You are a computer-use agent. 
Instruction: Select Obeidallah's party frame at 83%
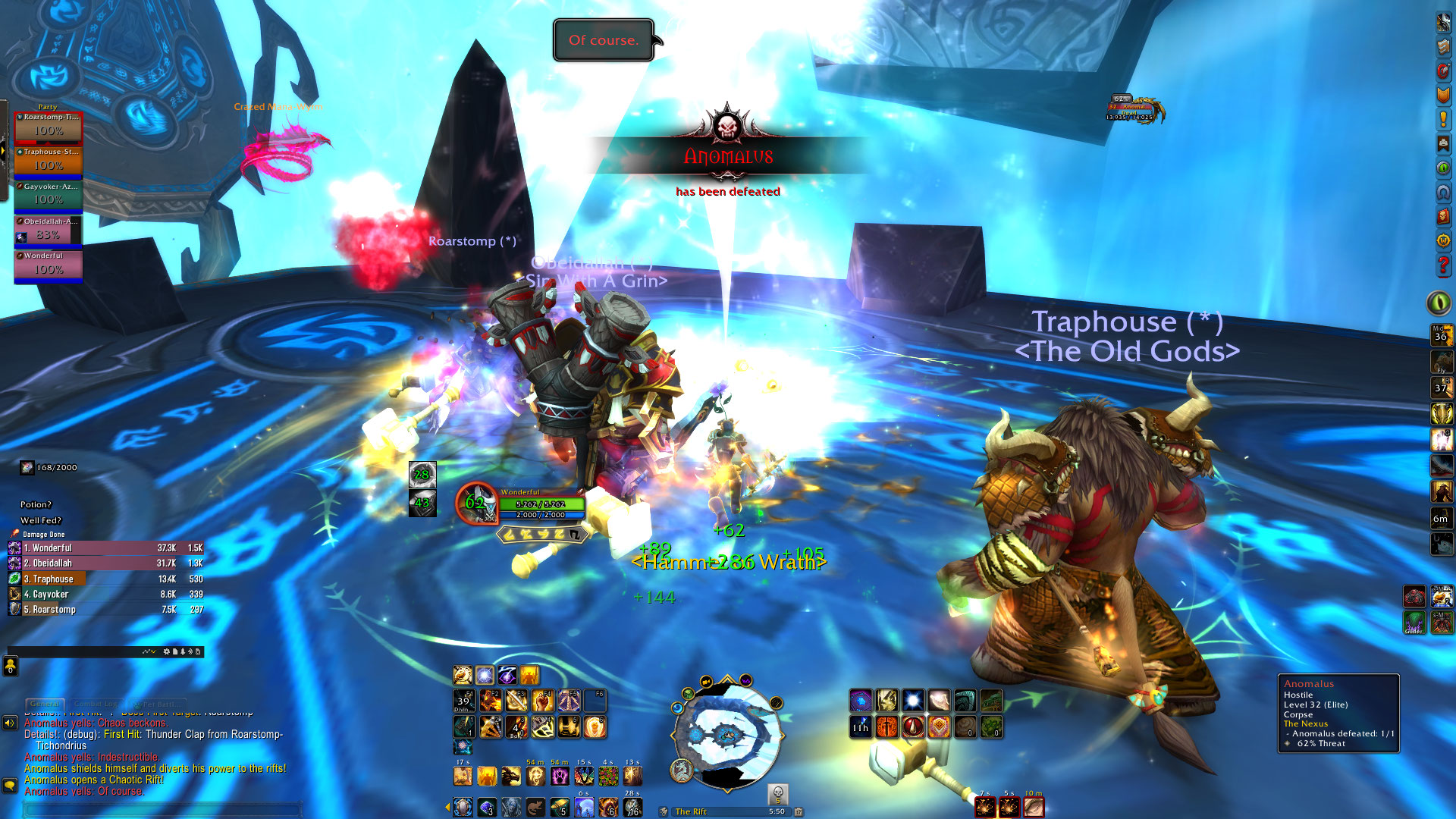[48, 231]
